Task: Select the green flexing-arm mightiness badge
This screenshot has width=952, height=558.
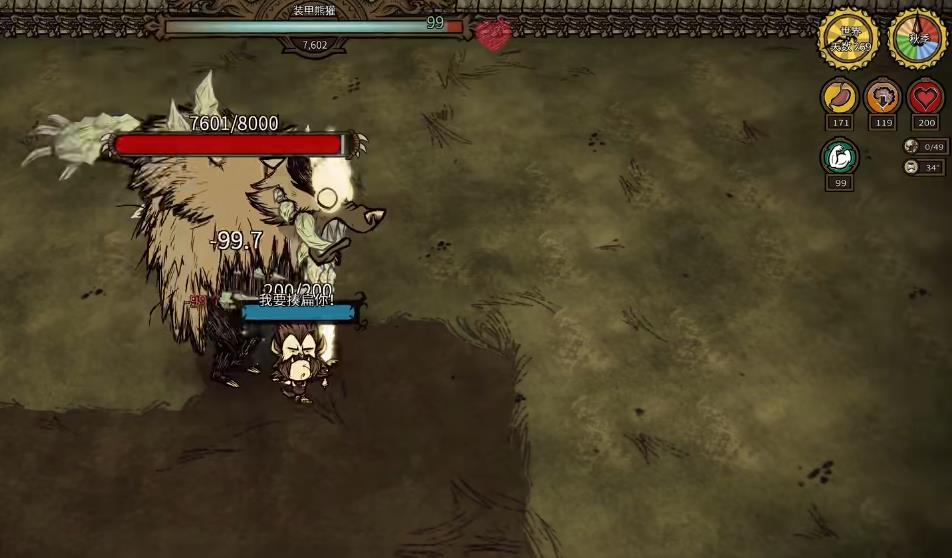Action: click(x=839, y=157)
